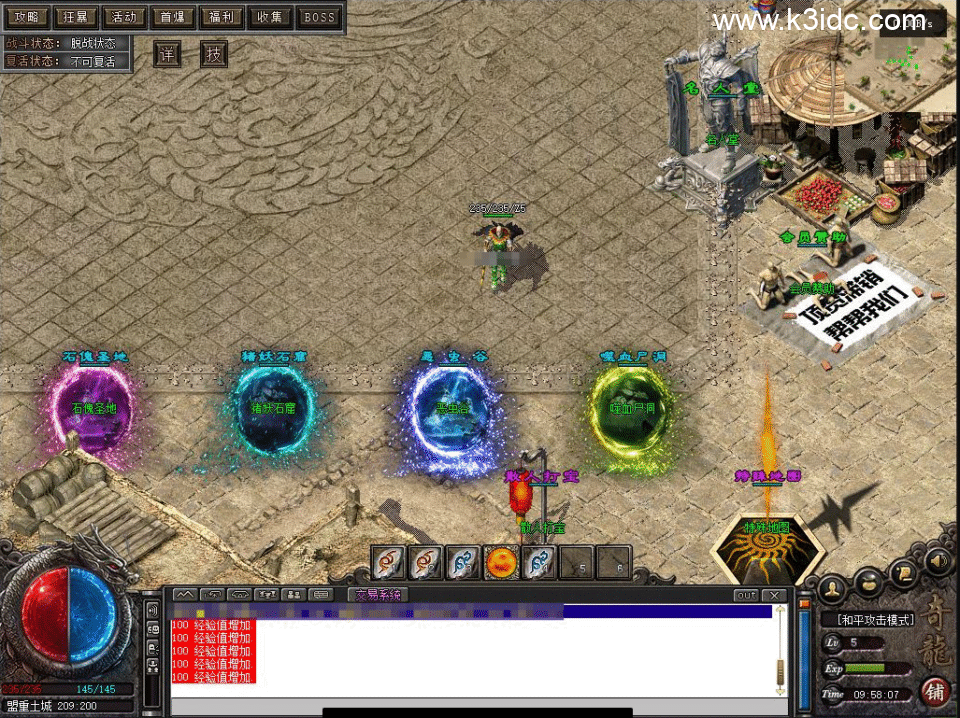This screenshot has height=718, width=960.
Task: Click the OUT button on chat panel
Action: tap(746, 595)
